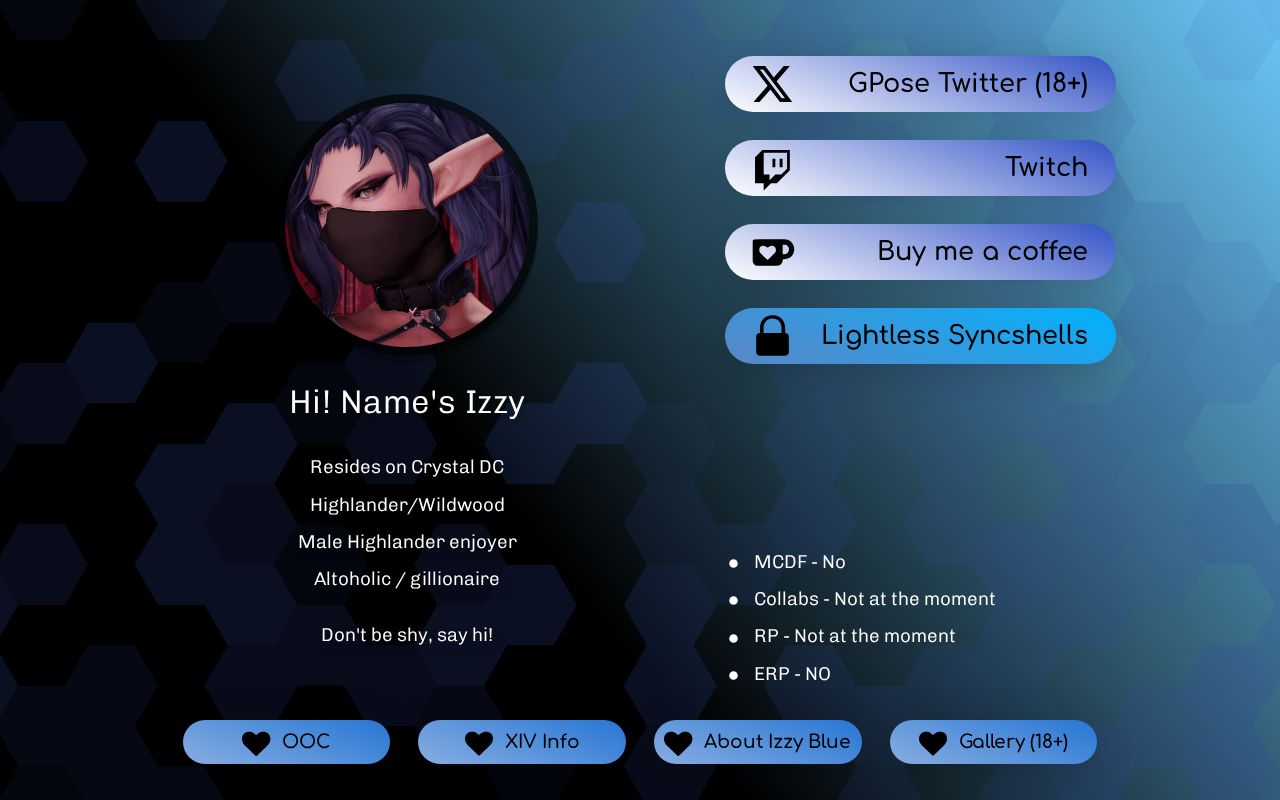This screenshot has height=800, width=1280.
Task: Click the Hi! Name's Izzy heading
Action: (x=406, y=402)
